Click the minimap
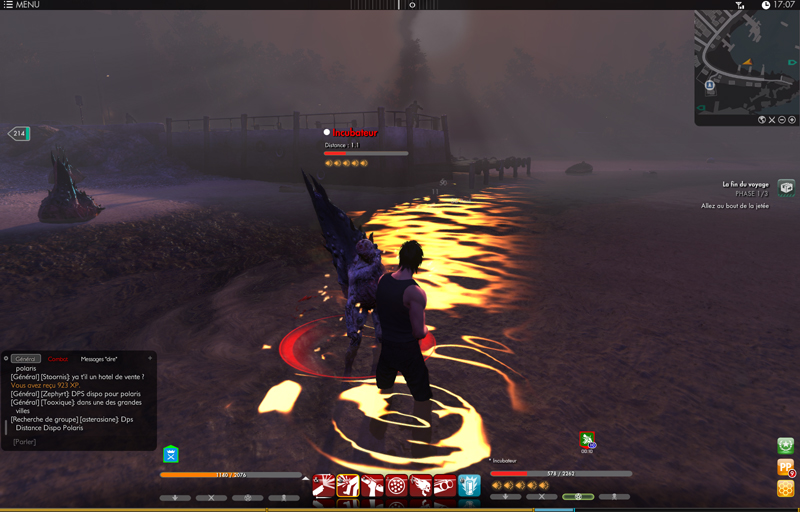Viewport: 800px width, 512px height. tap(745, 60)
